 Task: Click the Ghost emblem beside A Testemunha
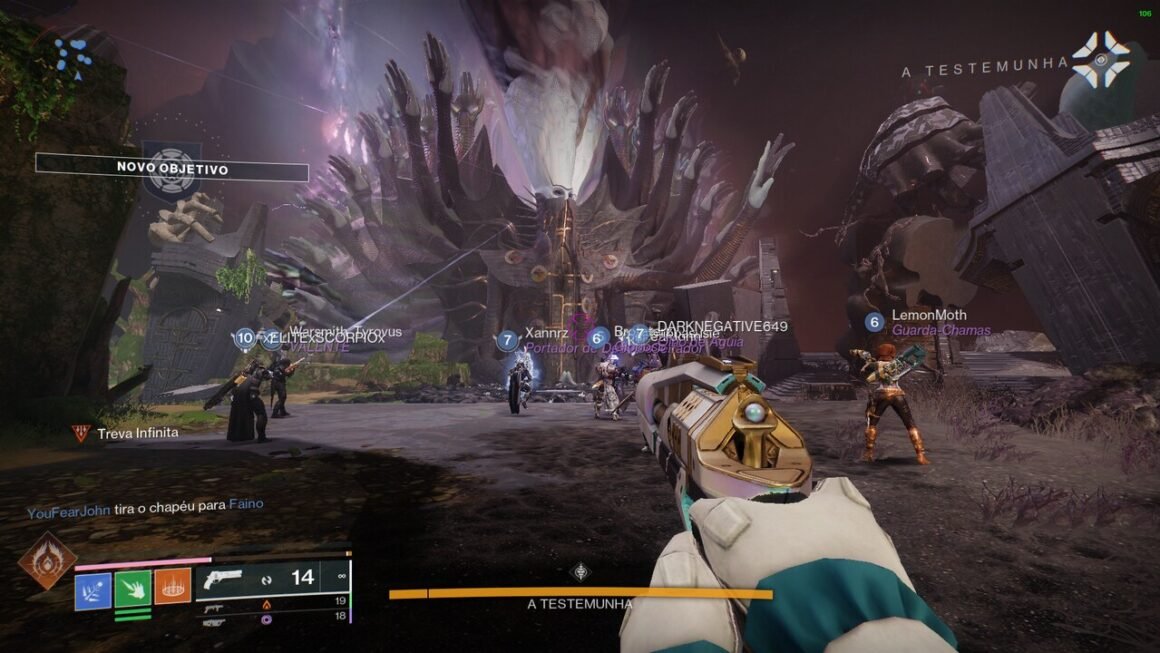point(1100,61)
